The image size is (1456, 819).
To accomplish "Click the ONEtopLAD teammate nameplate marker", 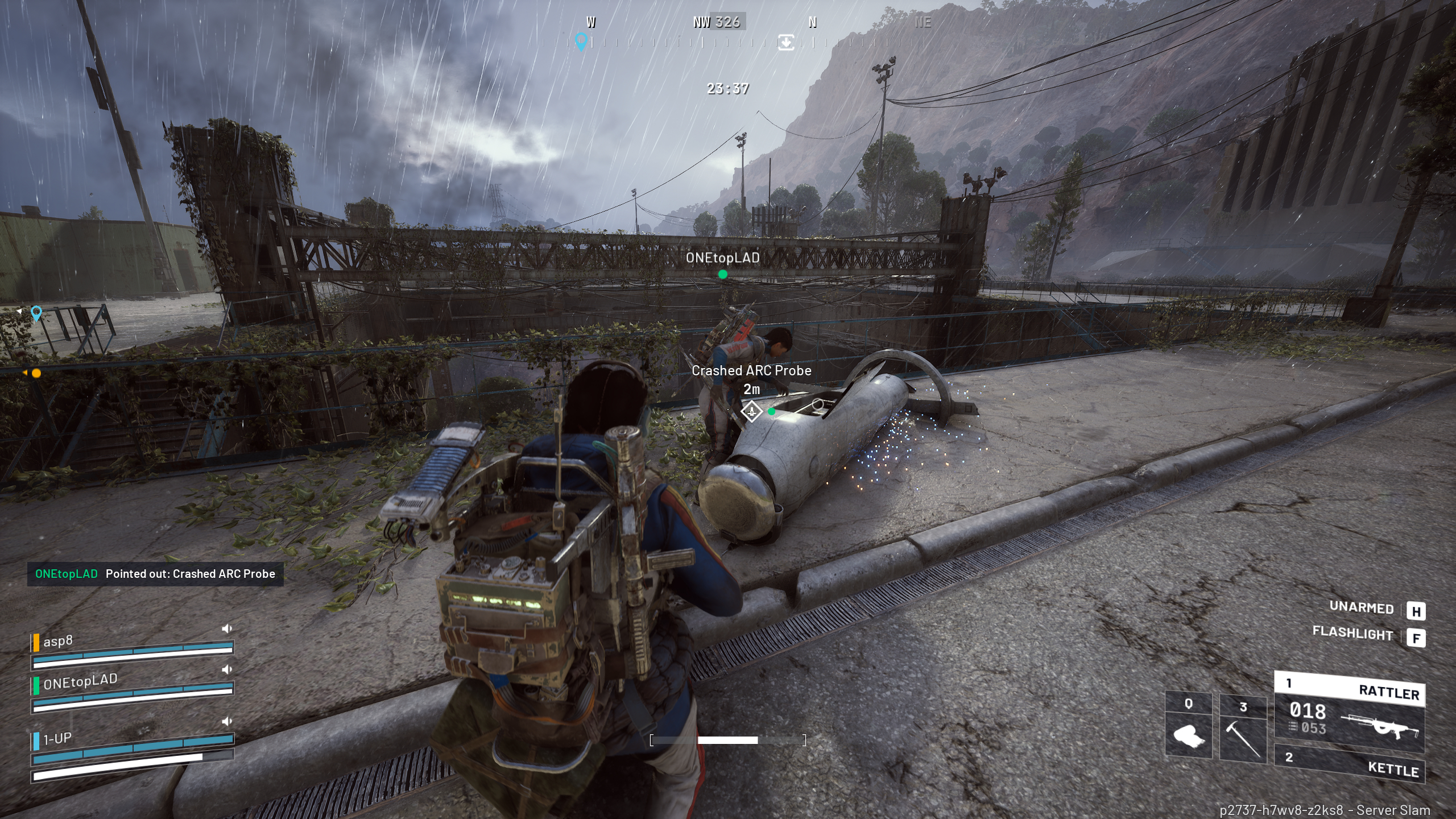I will click(x=722, y=259).
